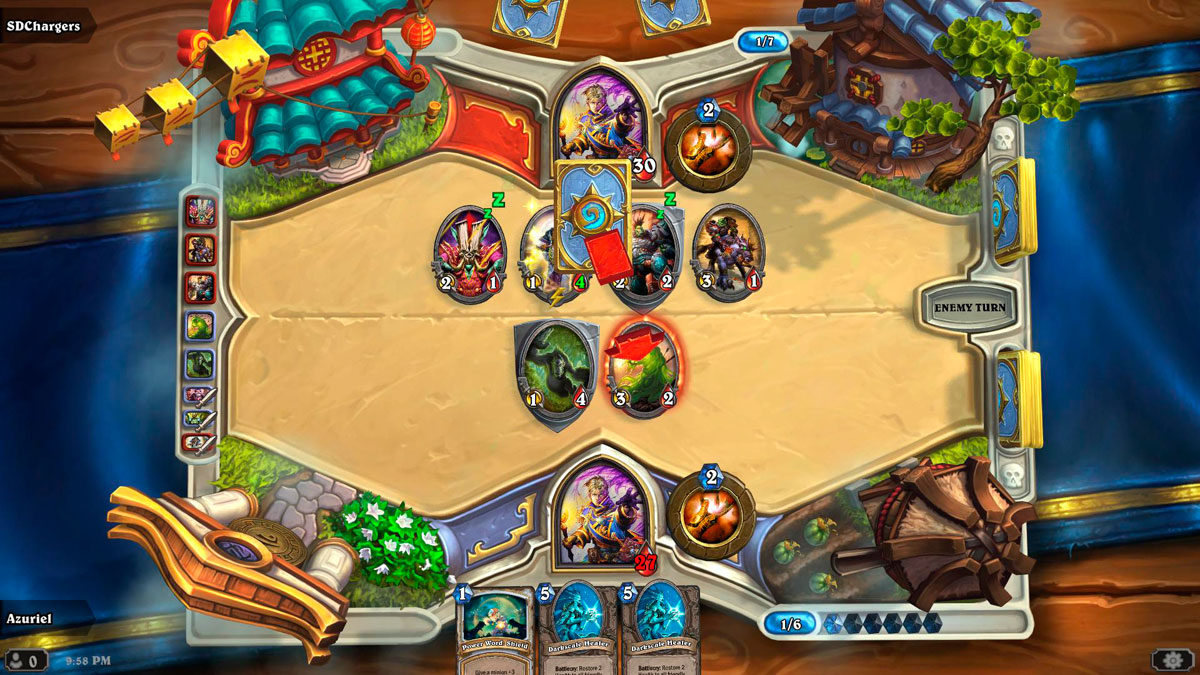
Task: Target the enemy 3/1 purple beast minion
Action: [x=728, y=250]
